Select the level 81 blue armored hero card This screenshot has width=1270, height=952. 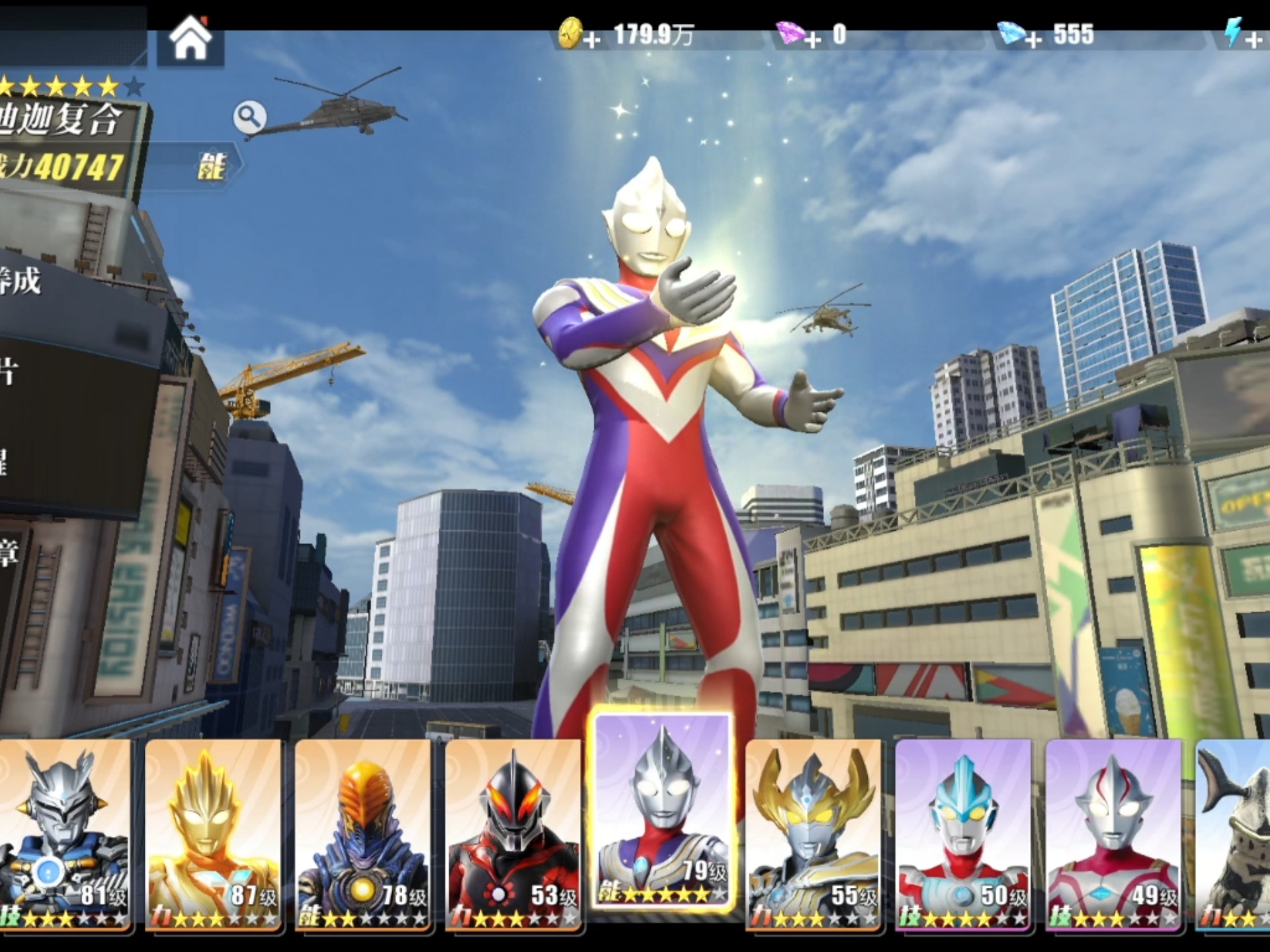(64, 834)
